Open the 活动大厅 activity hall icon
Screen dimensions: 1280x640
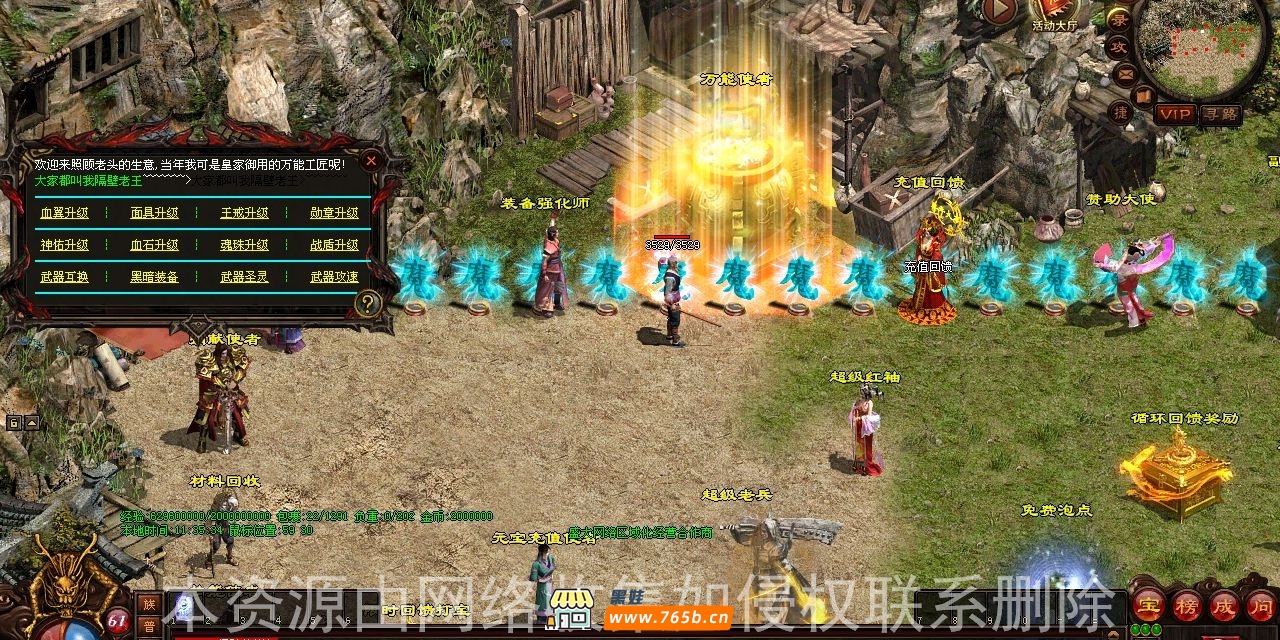click(1054, 13)
